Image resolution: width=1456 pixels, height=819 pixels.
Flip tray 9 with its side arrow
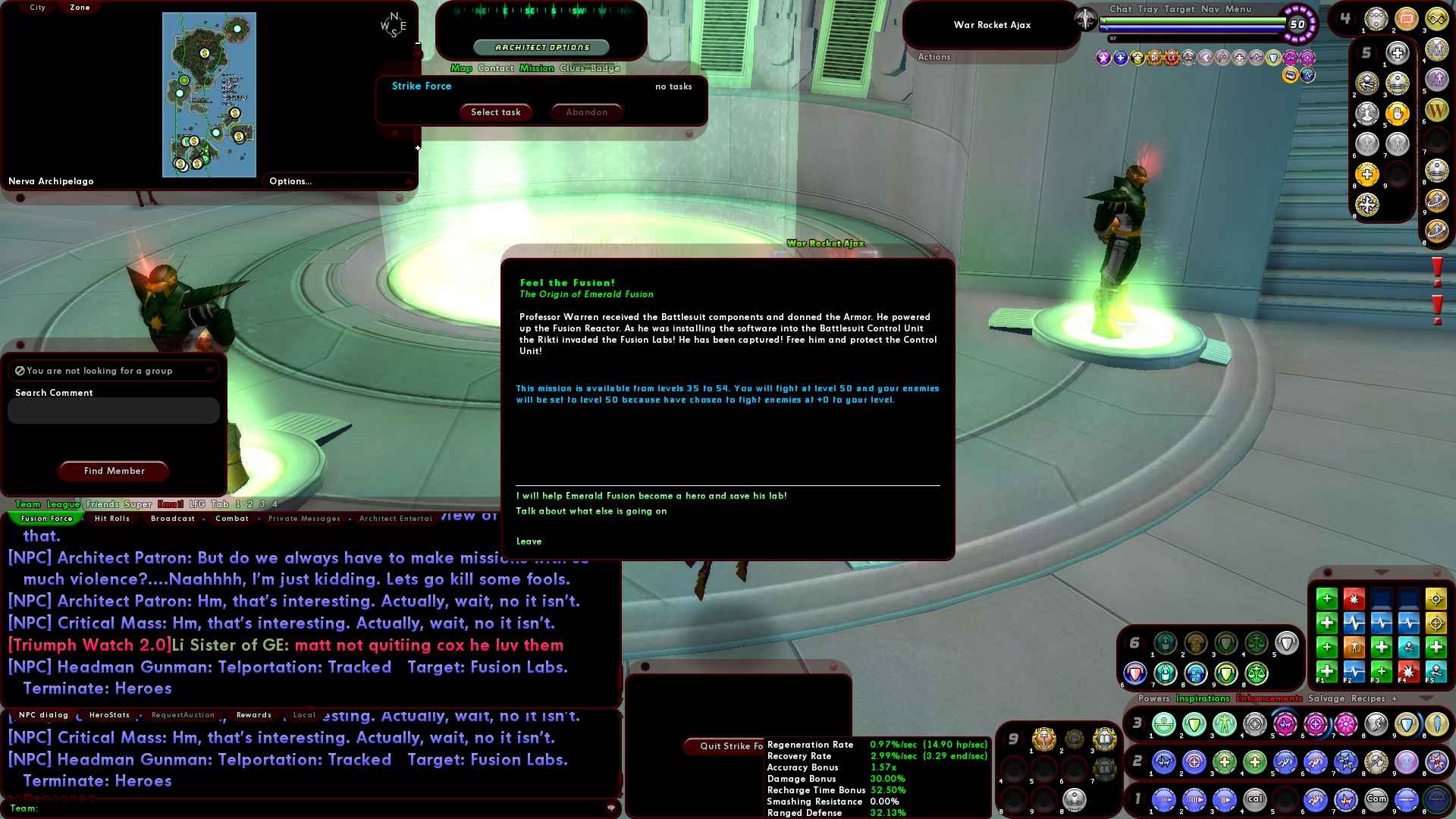pos(1024,739)
